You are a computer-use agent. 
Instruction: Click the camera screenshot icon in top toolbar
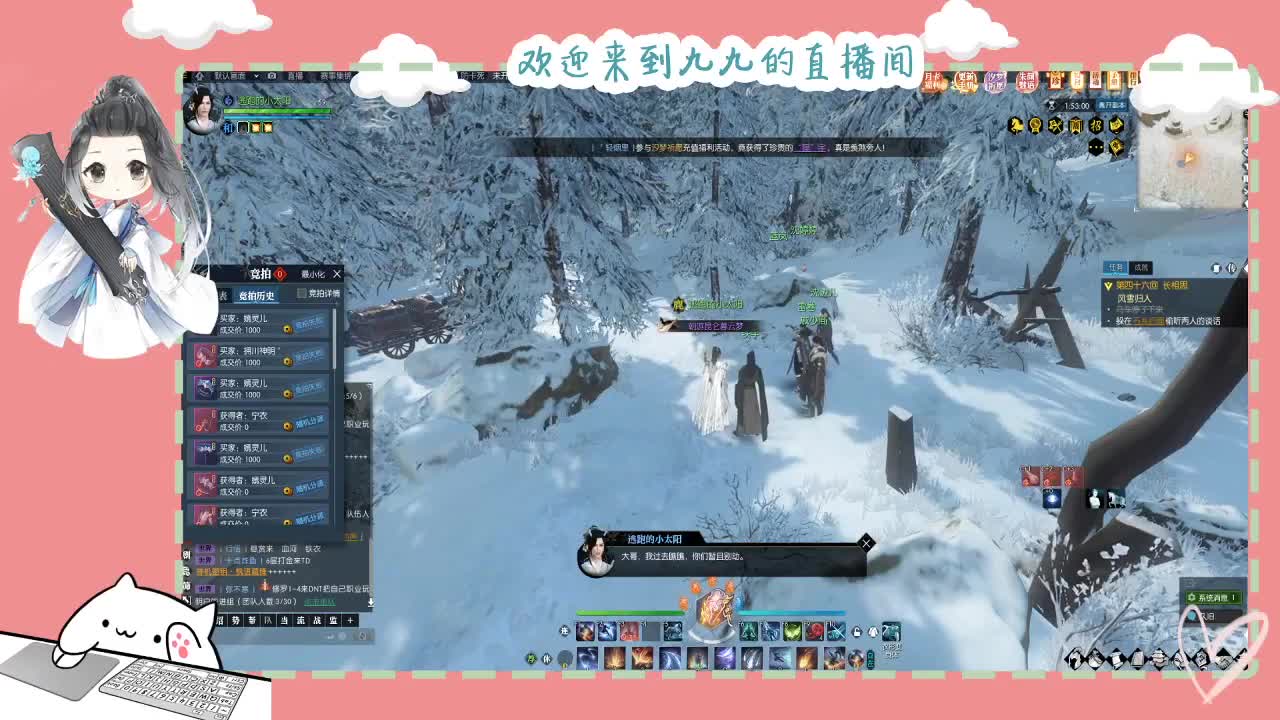(x=272, y=76)
